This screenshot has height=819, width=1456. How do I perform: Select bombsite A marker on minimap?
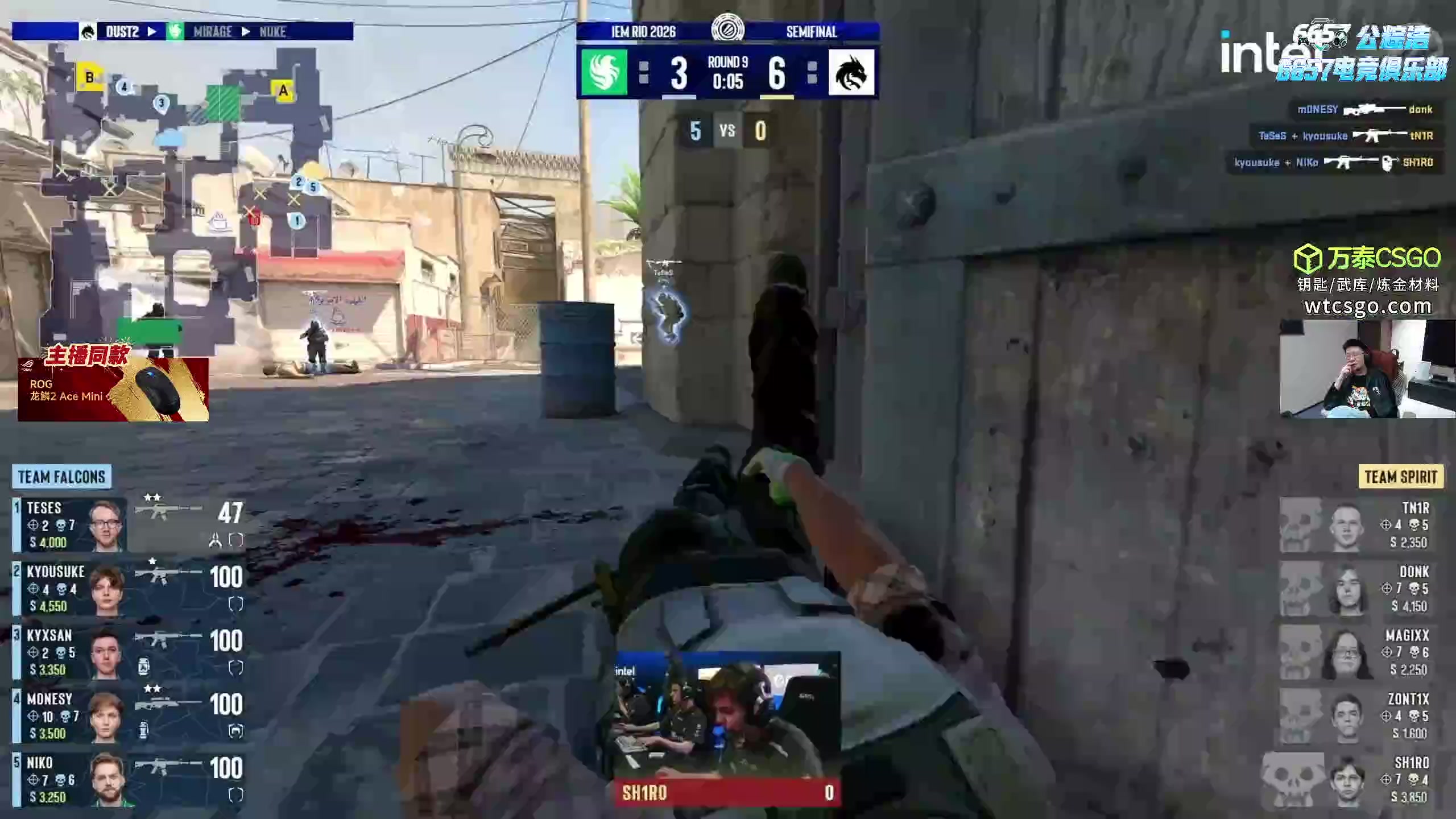tap(283, 90)
